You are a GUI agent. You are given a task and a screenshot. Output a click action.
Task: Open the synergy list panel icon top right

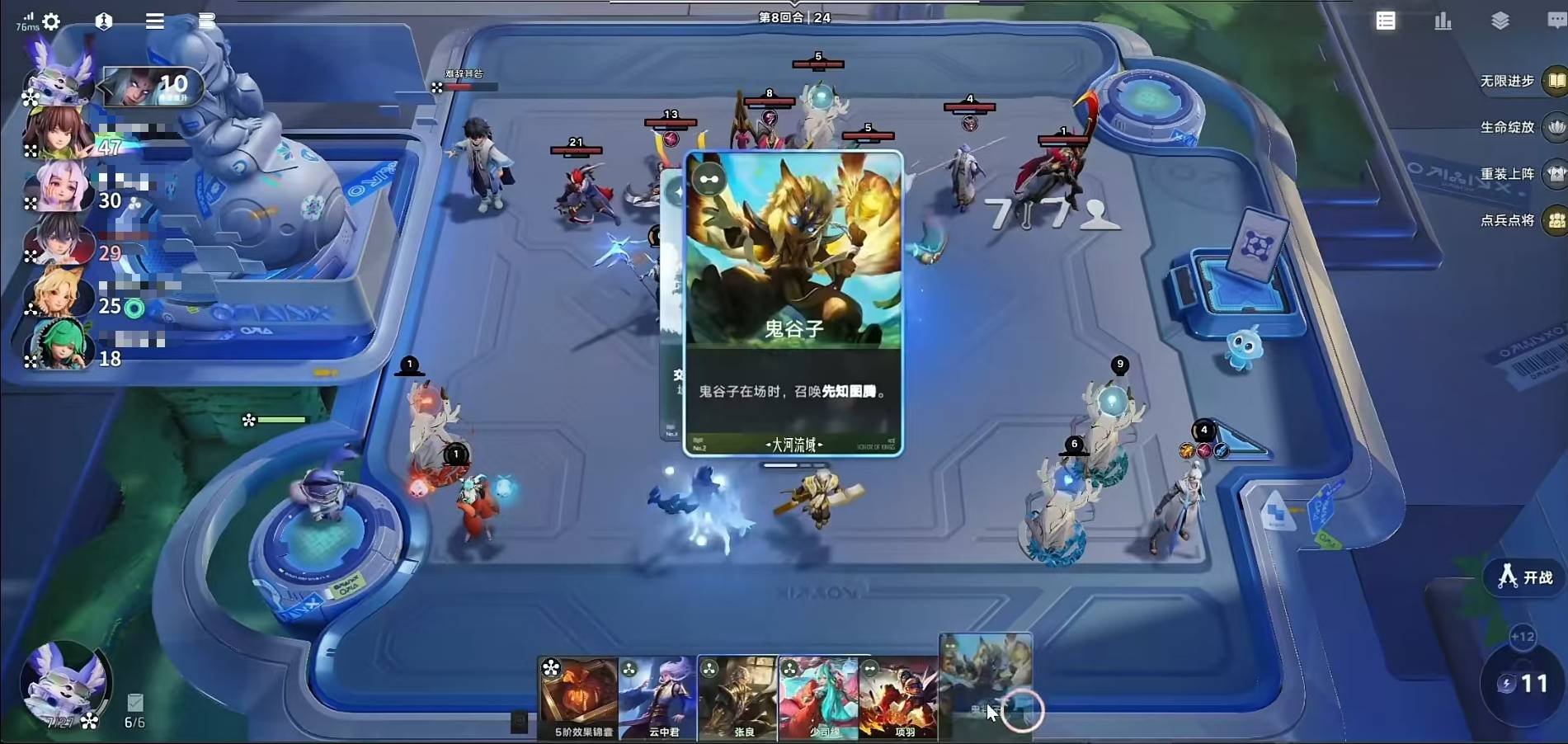[1386, 21]
